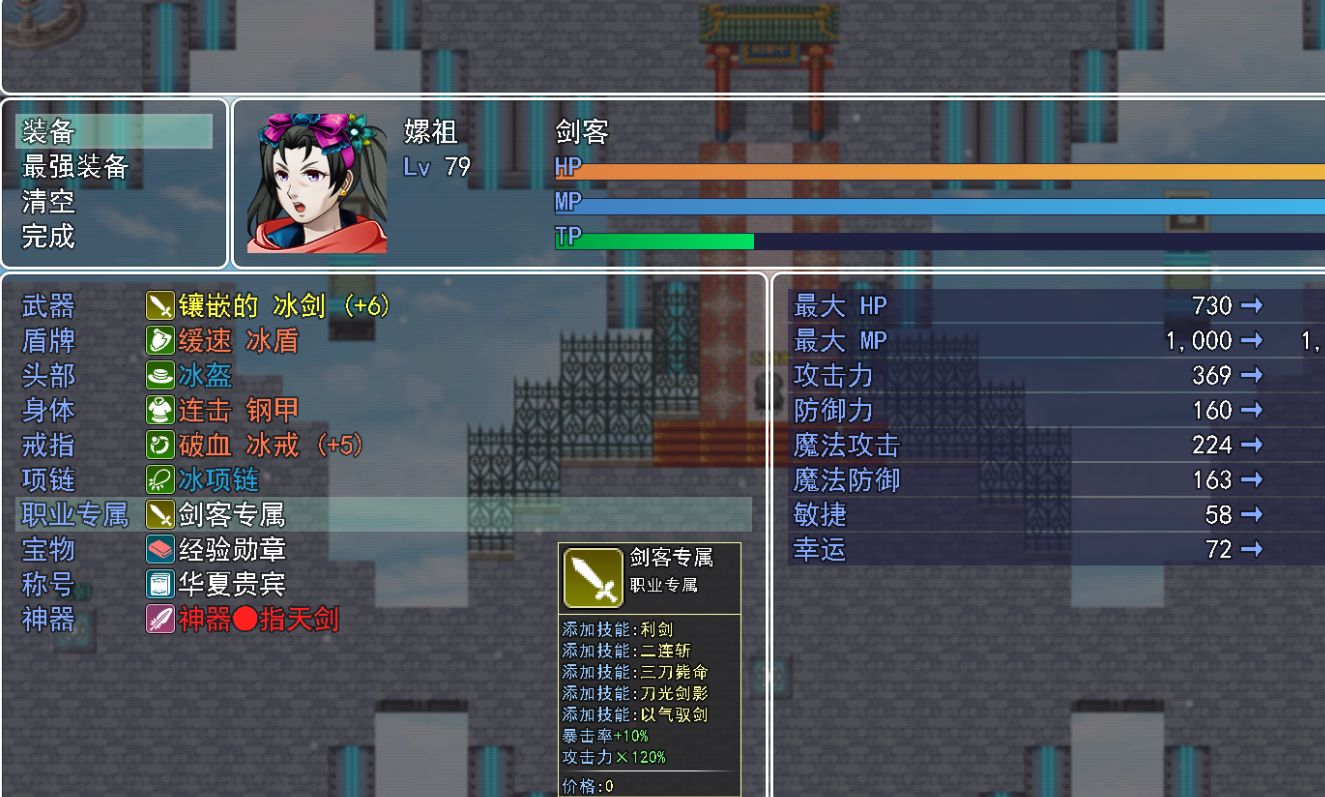Click the 缓速冰盾 shield icon
This screenshot has width=1325, height=797.
coord(159,341)
